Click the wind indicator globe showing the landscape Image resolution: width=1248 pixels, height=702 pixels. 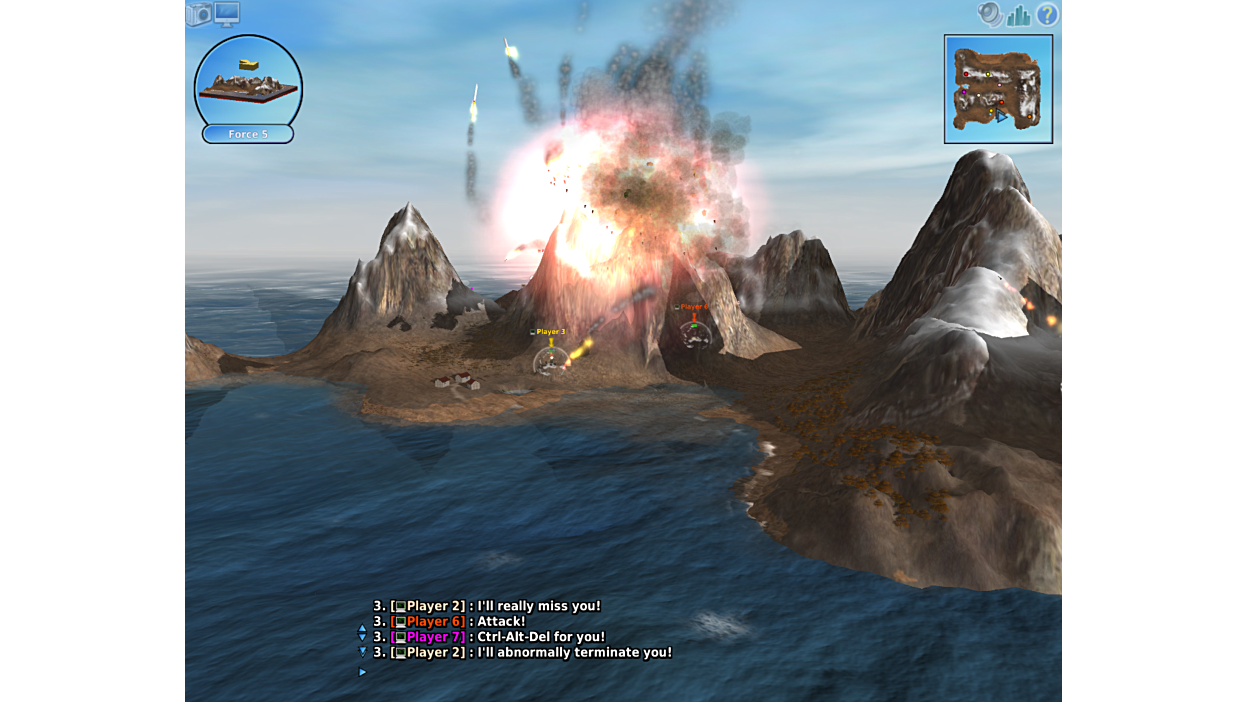tap(248, 81)
